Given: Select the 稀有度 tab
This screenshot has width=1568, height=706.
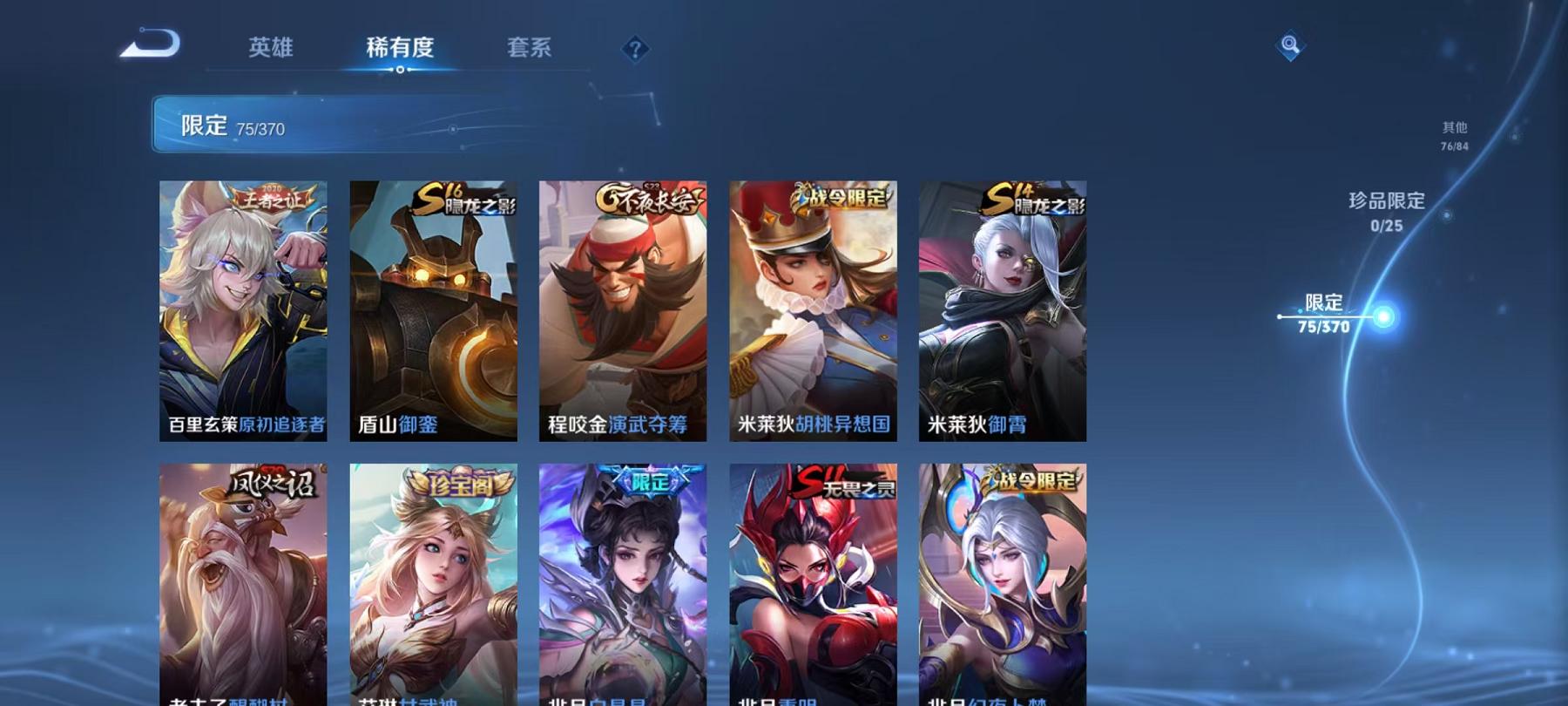Looking at the screenshot, I should click(401, 48).
